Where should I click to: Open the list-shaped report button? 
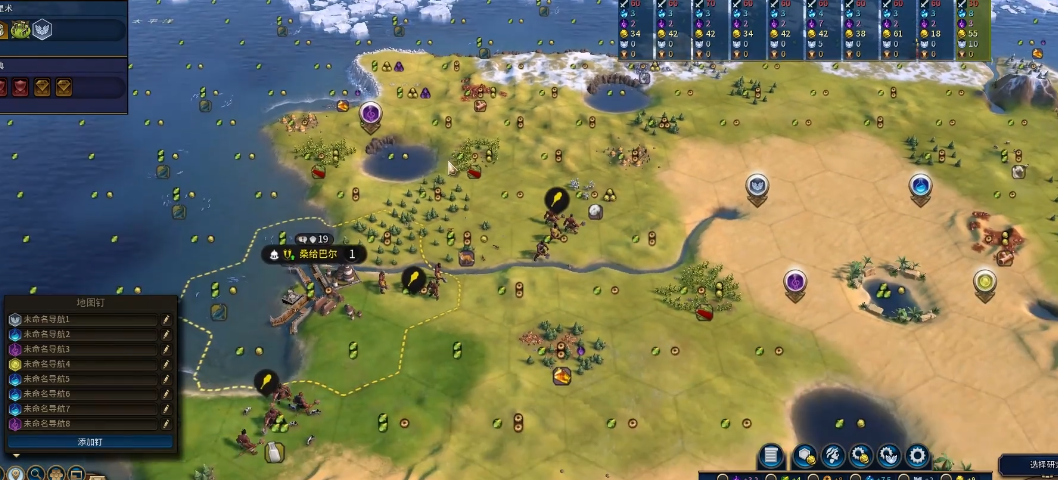click(770, 456)
